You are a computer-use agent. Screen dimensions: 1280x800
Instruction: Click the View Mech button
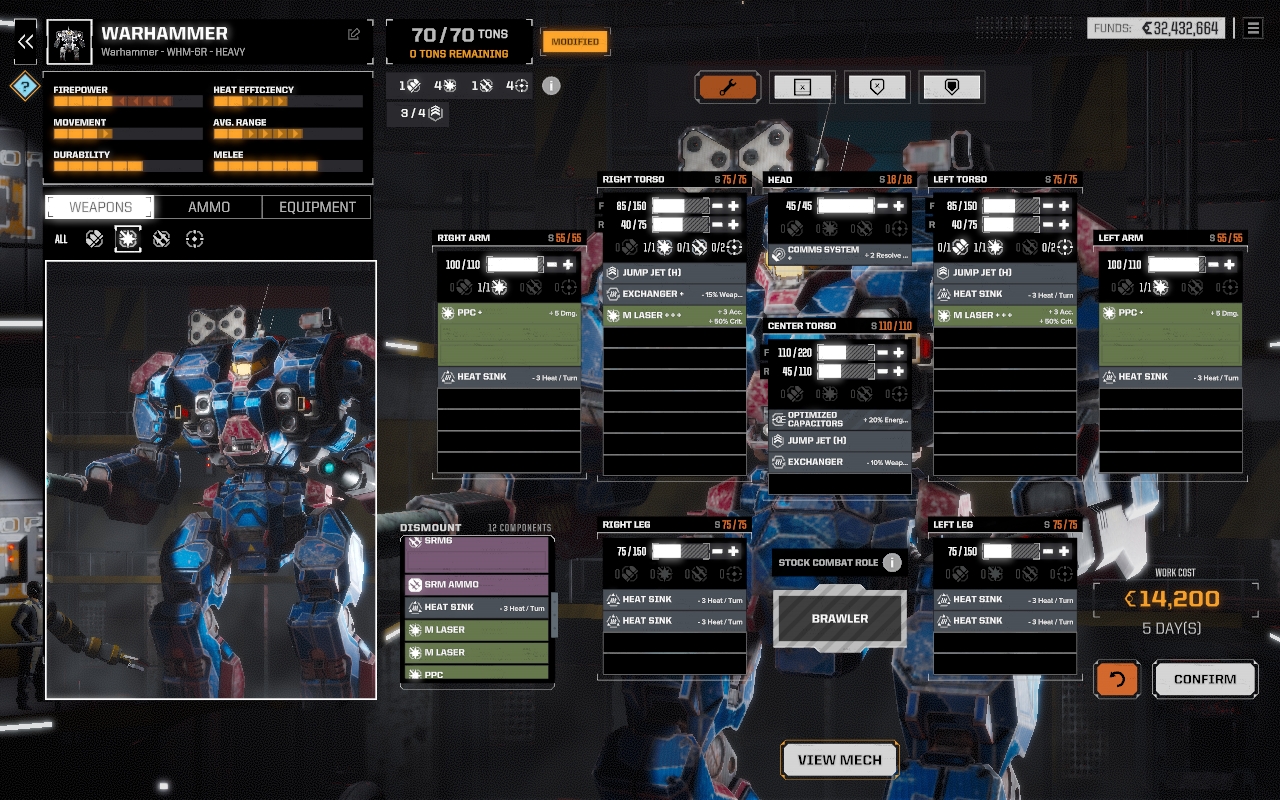click(x=839, y=760)
